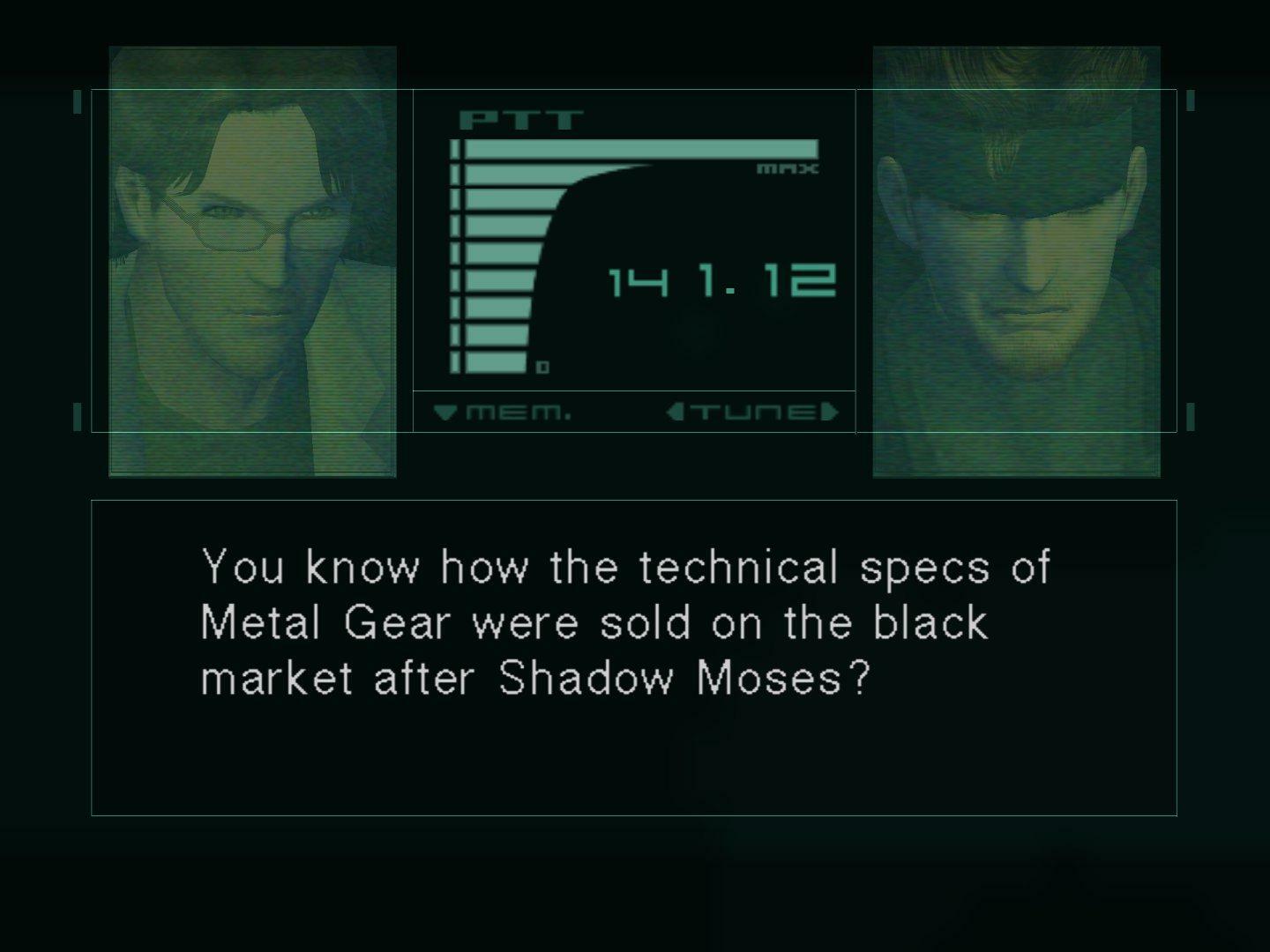The image size is (1270, 952).
Task: Select the TUNE menu option
Action: (x=754, y=410)
